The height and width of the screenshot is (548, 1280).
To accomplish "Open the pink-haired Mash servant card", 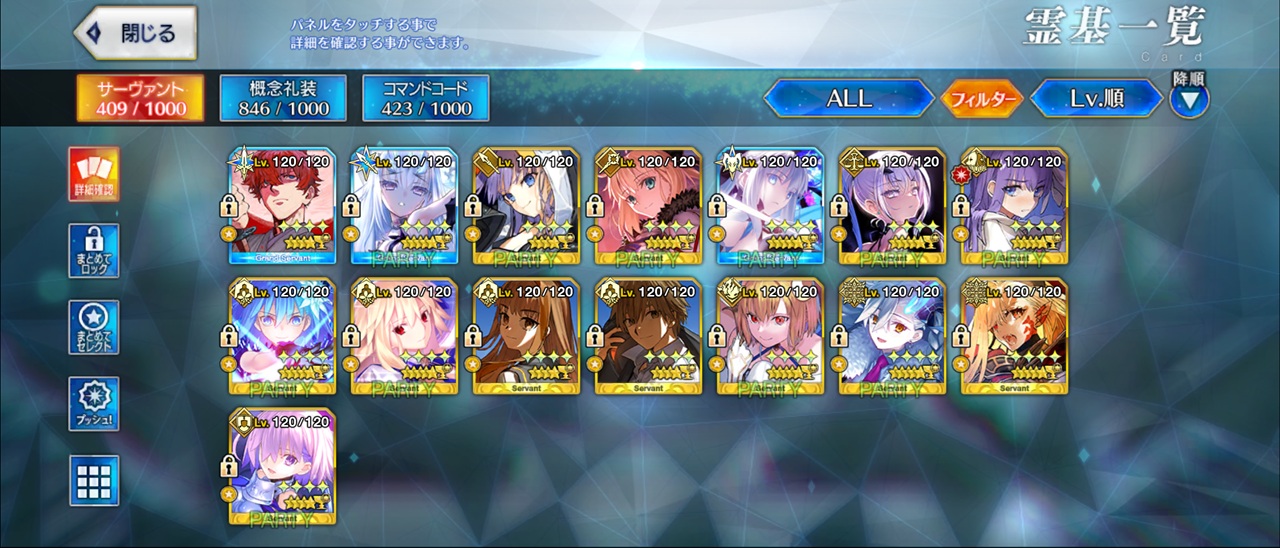I will [283, 466].
